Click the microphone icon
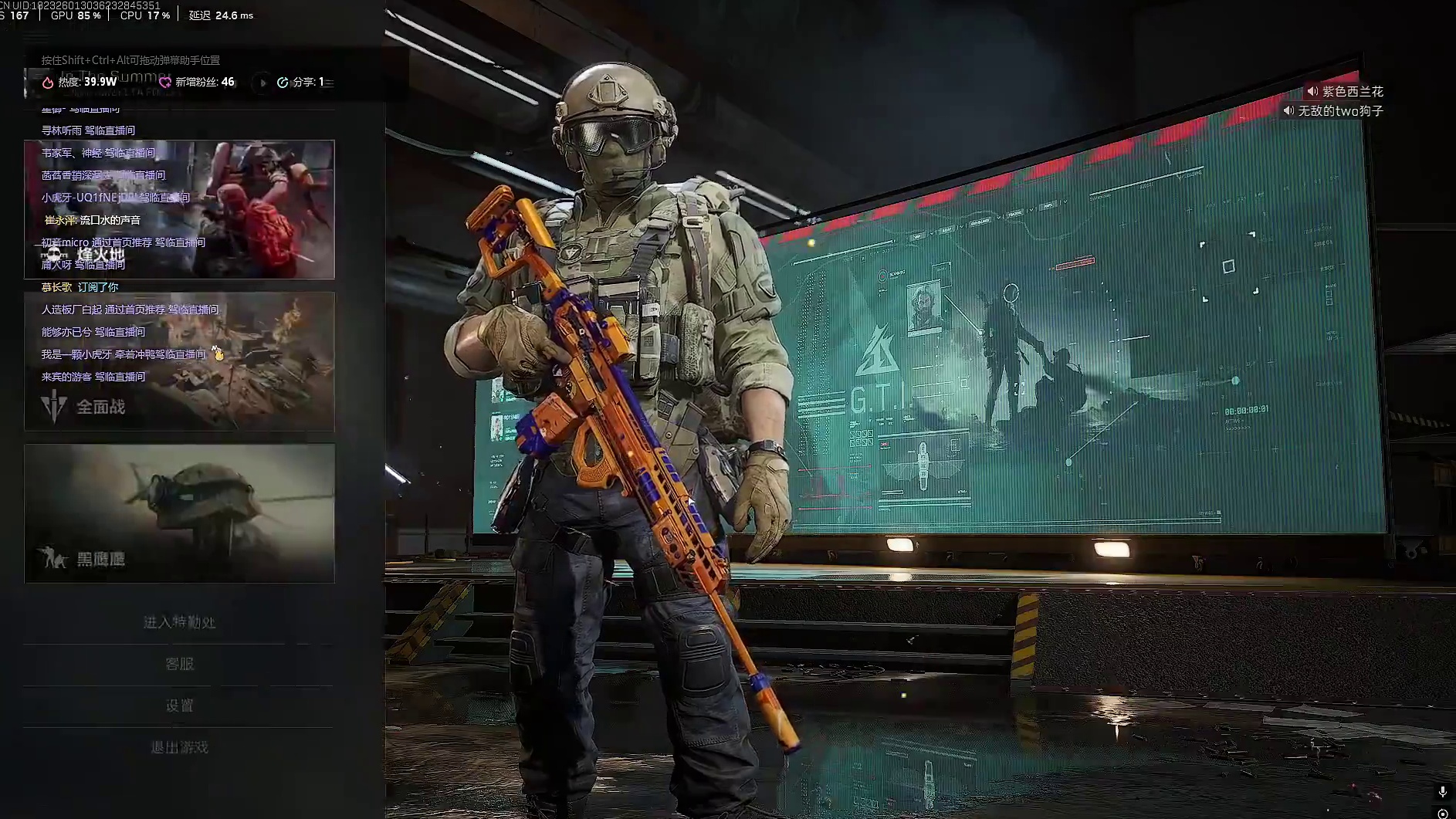Screen dimensions: 1456x819 [x=1442, y=792]
